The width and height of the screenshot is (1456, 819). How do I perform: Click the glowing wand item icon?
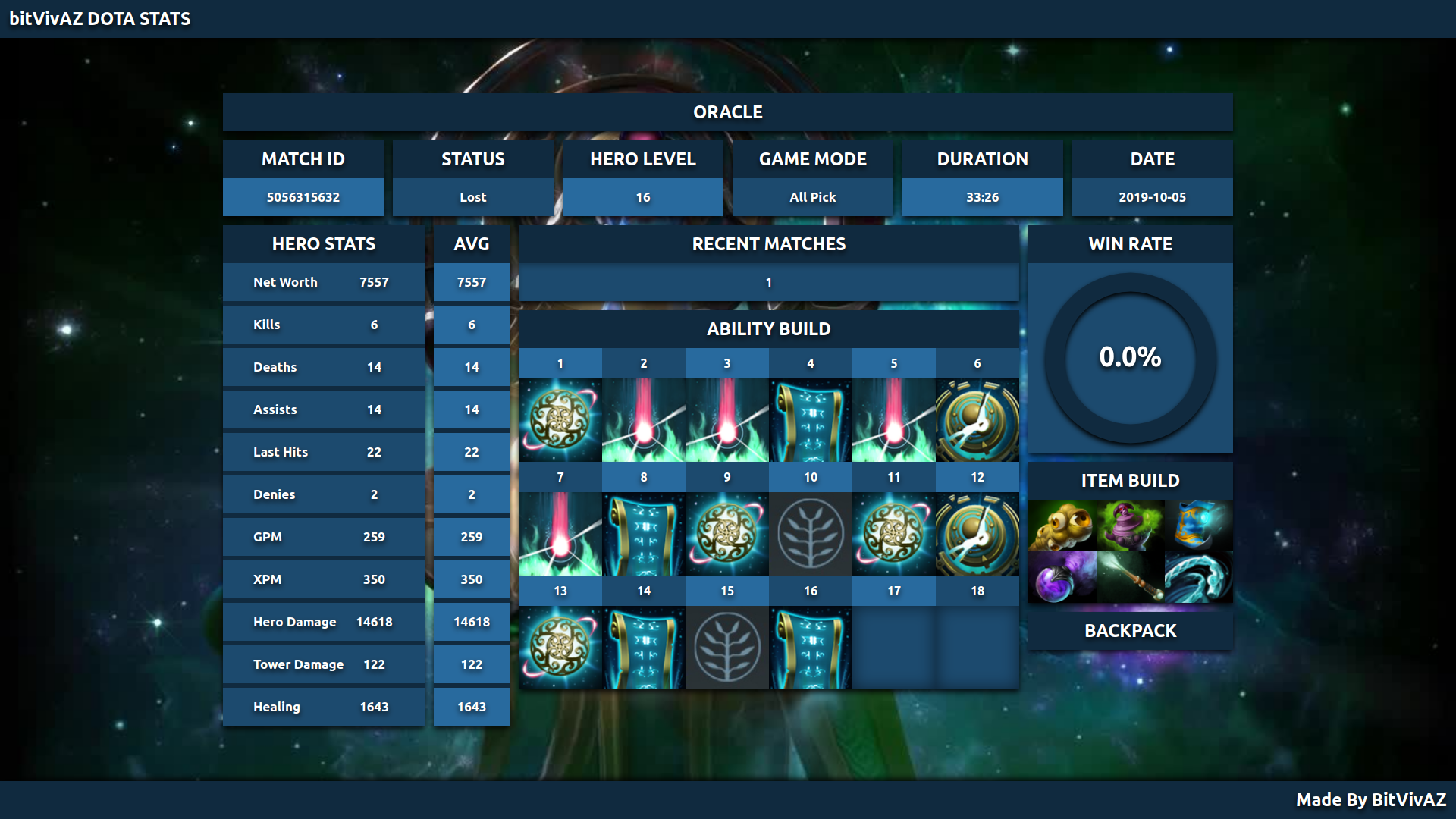tap(1130, 577)
